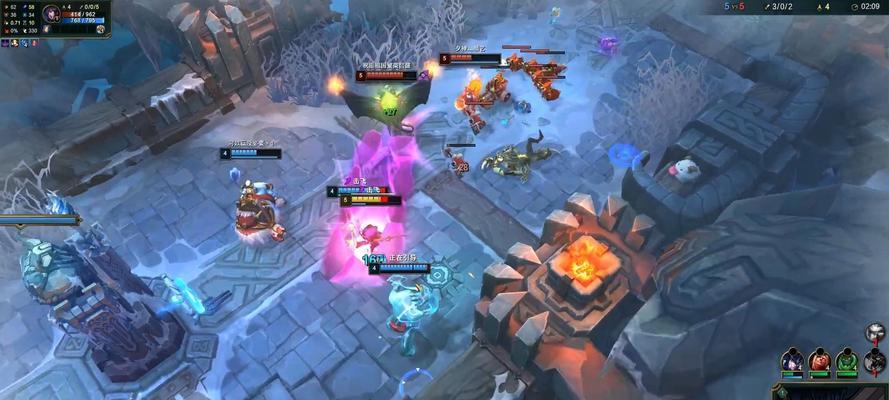Select the lower greyed-out dead champion portrait
Image resolution: width=889 pixels, height=400 pixels.
click(876, 360)
